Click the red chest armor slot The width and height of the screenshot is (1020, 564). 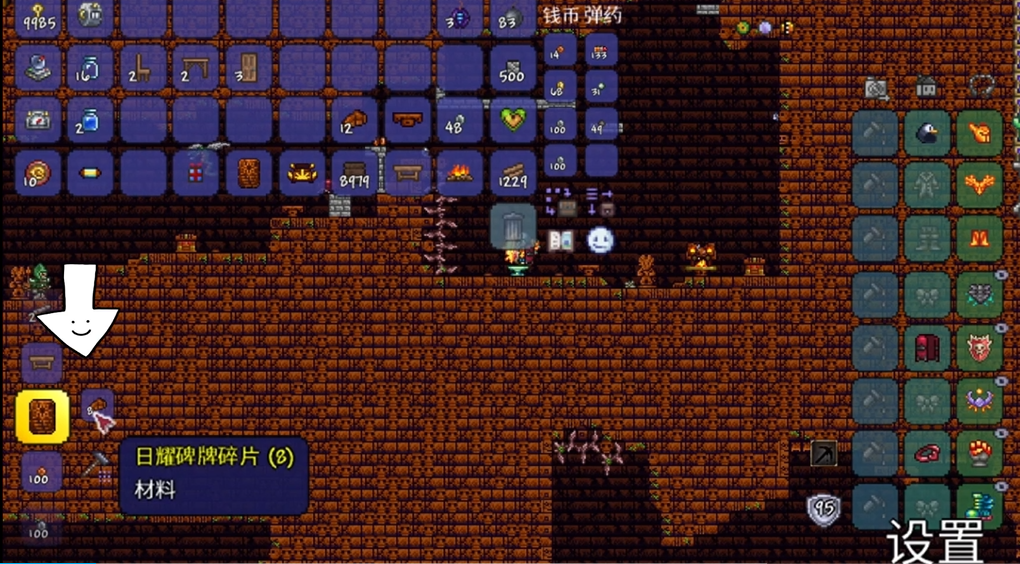pyautogui.click(x=927, y=347)
